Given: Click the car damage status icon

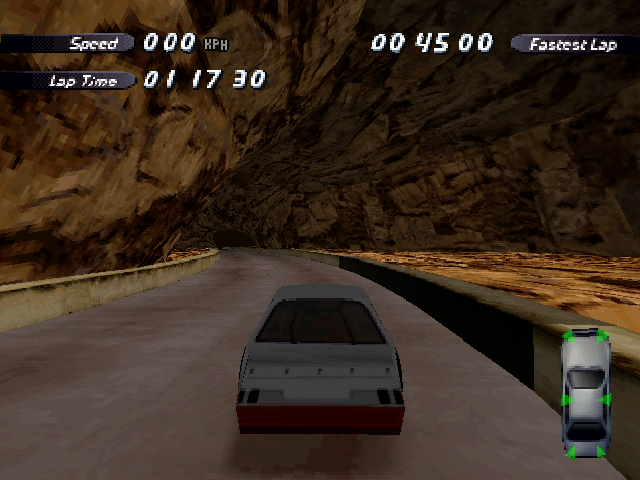Looking at the screenshot, I should point(585,394).
